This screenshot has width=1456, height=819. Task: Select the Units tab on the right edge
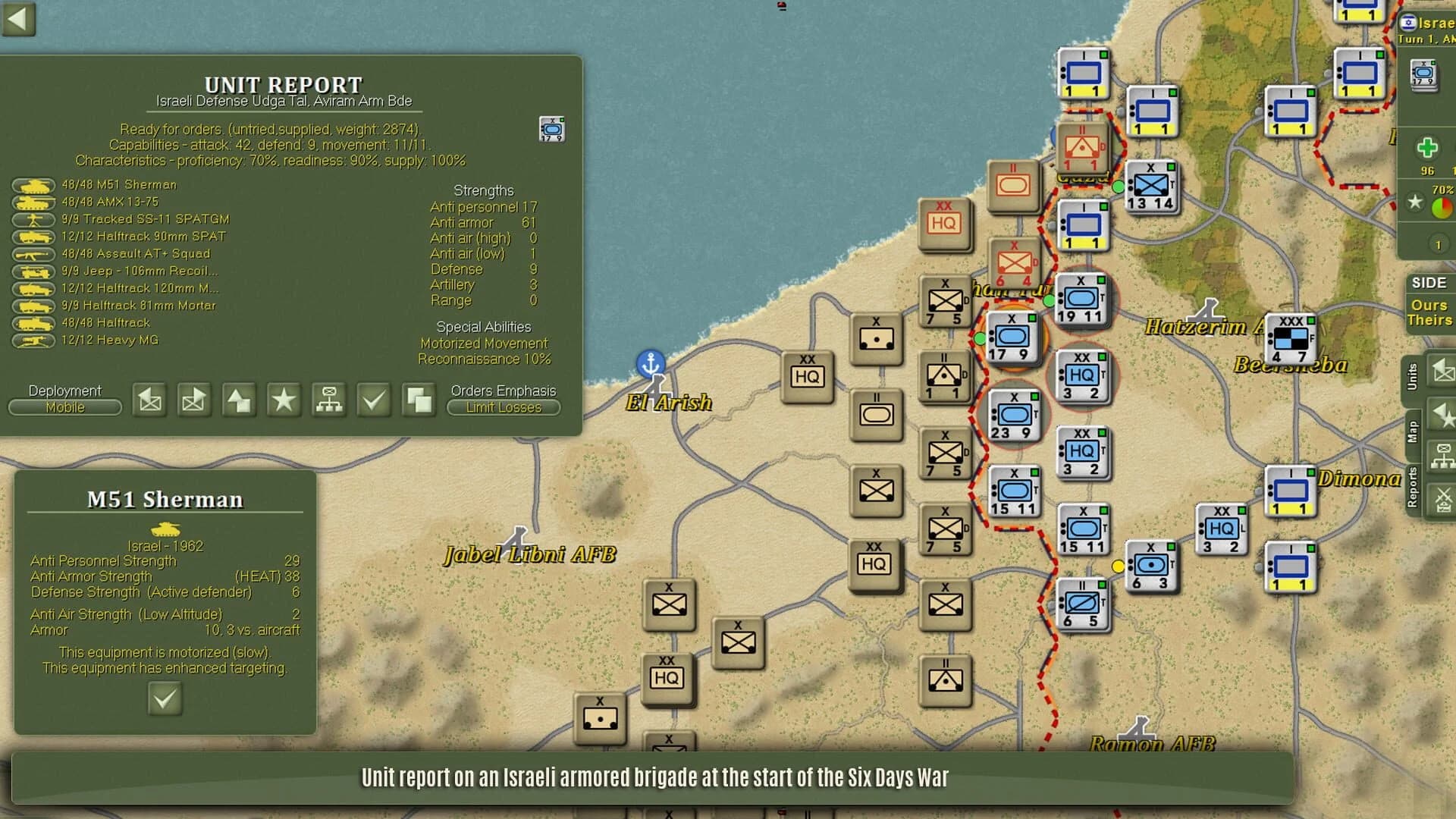[x=1414, y=375]
